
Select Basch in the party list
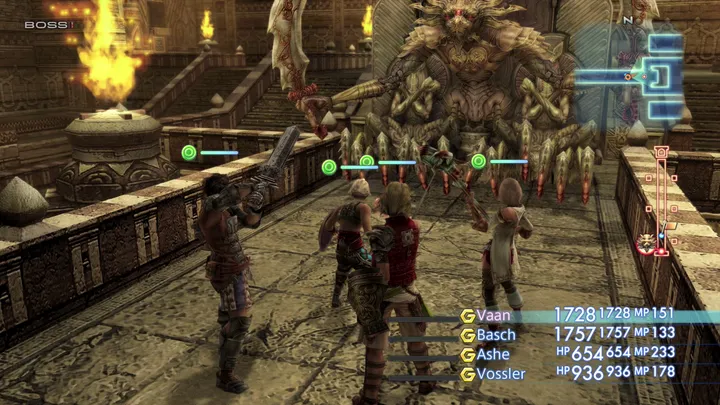[x=497, y=335]
